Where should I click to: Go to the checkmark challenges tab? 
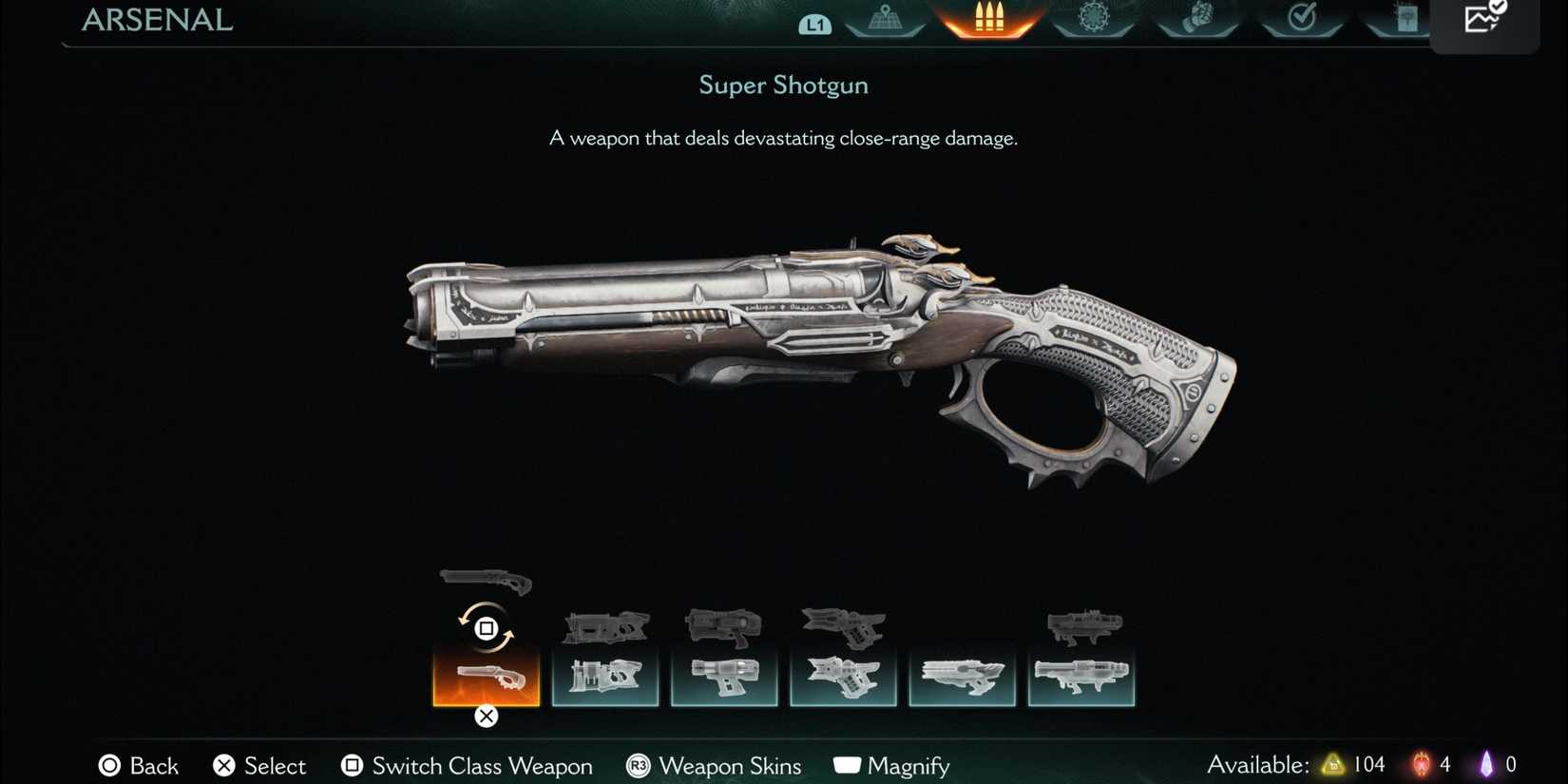[x=1301, y=19]
